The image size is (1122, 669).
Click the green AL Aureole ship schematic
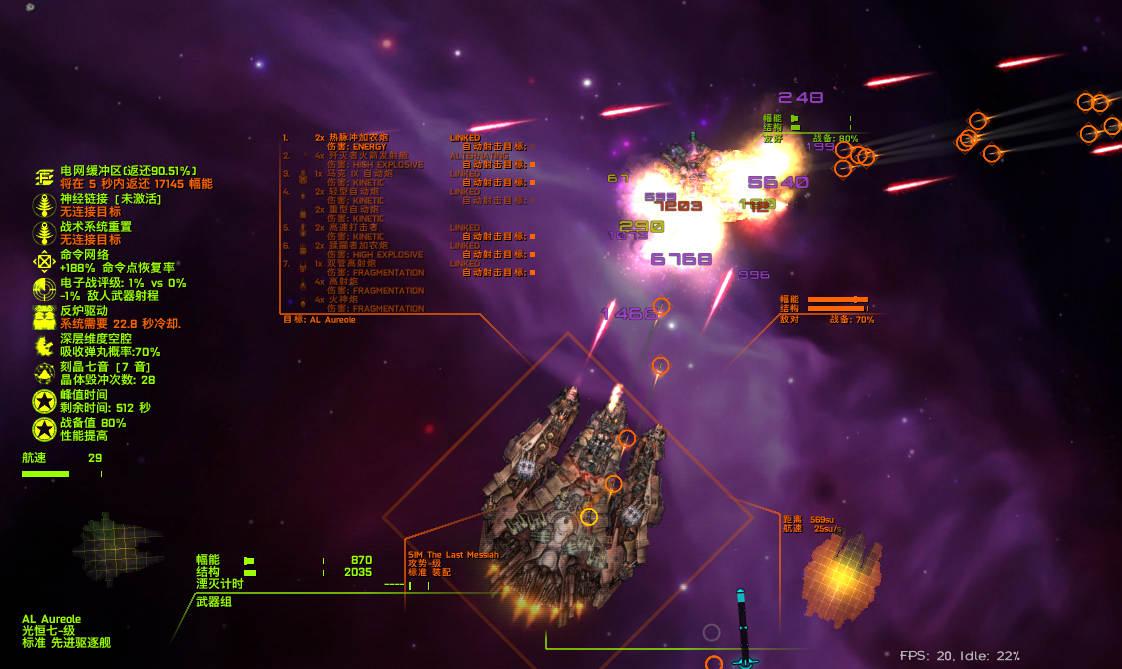coord(116,548)
